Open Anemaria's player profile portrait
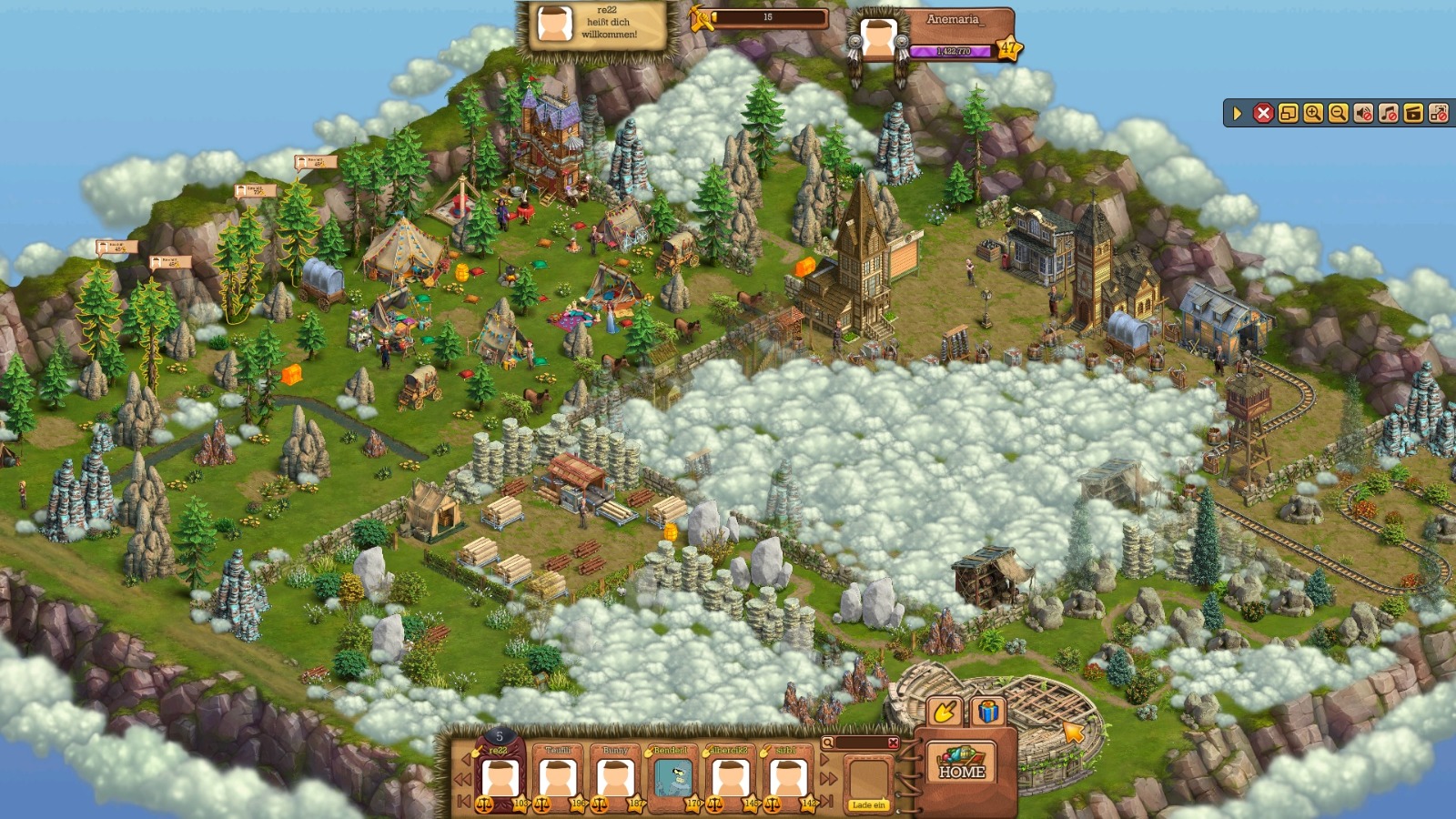This screenshot has width=1456, height=819. 878,38
